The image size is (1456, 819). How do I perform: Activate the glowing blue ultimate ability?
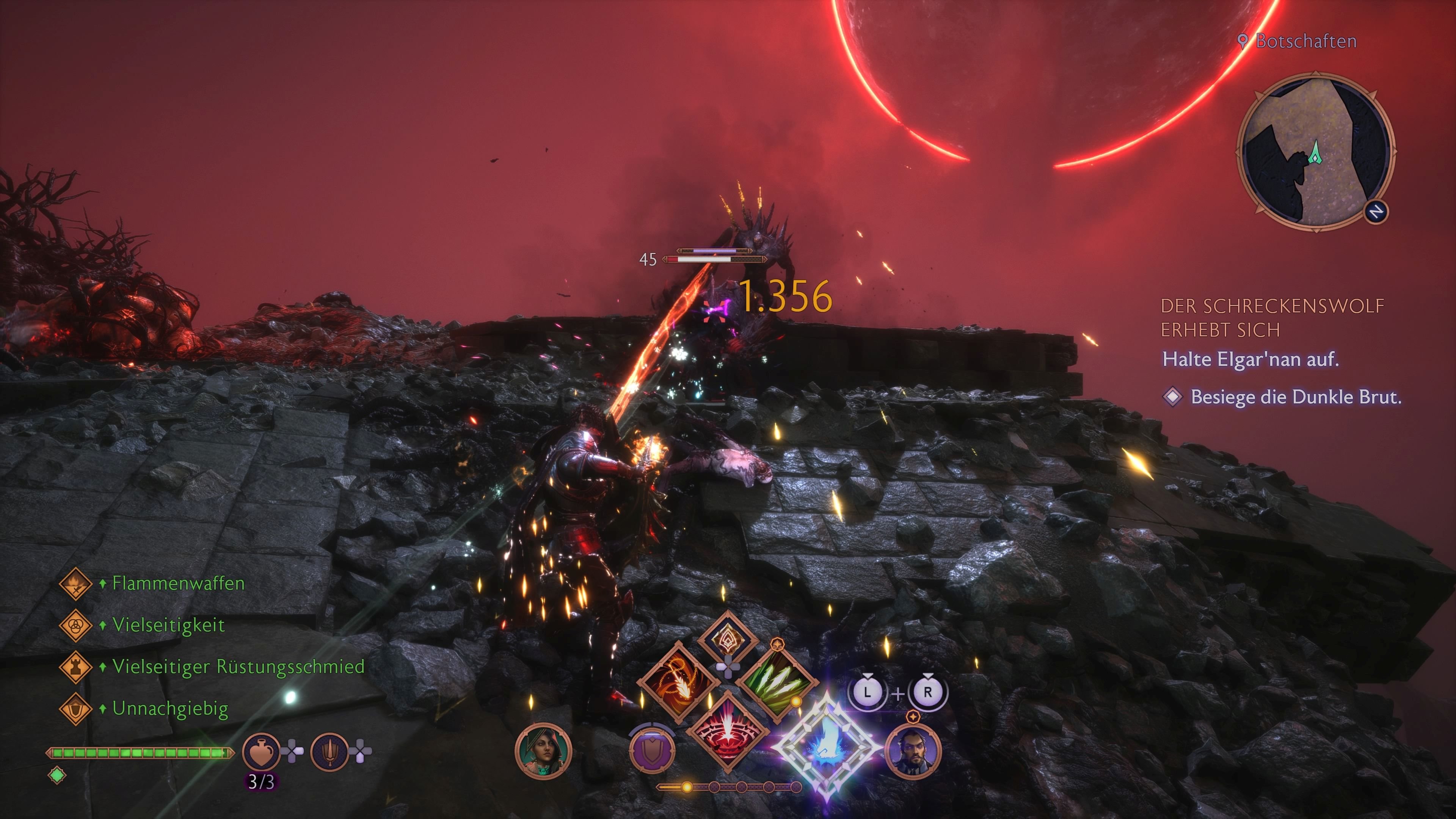point(826,747)
